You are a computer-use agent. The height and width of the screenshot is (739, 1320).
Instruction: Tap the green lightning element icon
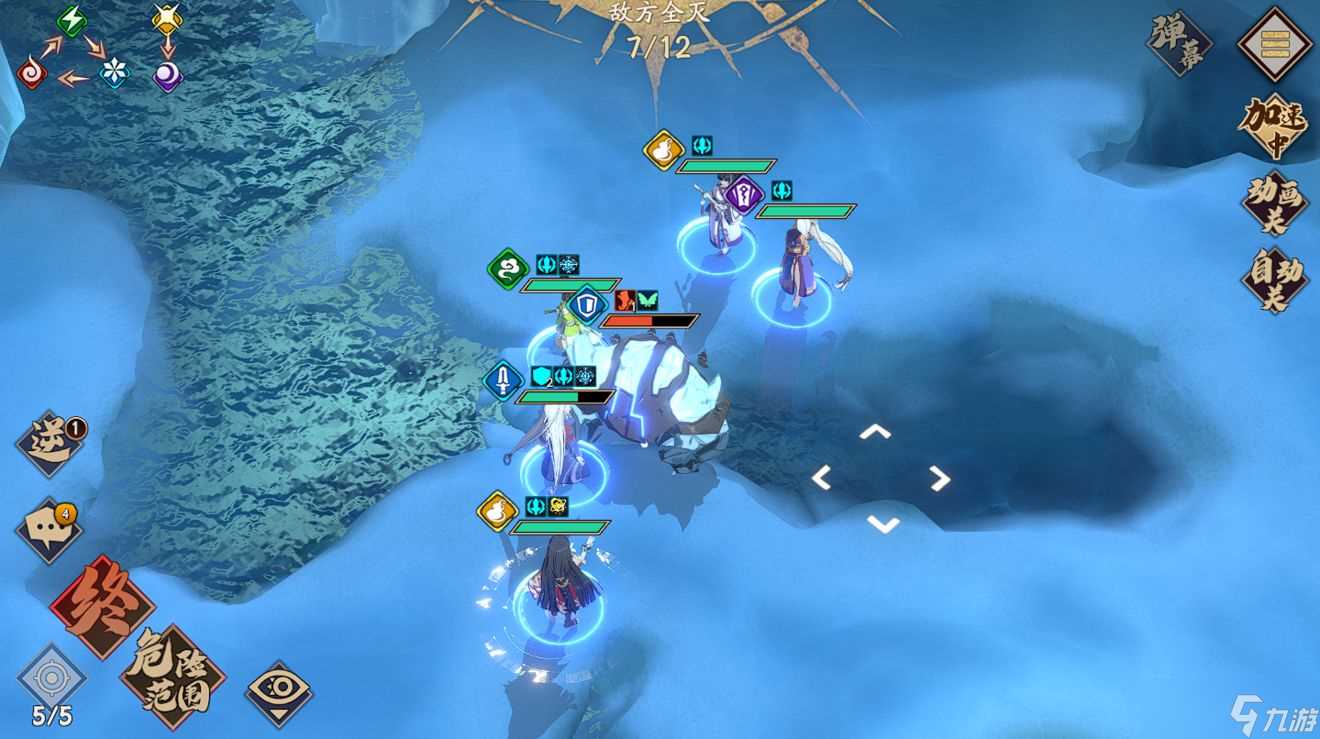click(71, 19)
